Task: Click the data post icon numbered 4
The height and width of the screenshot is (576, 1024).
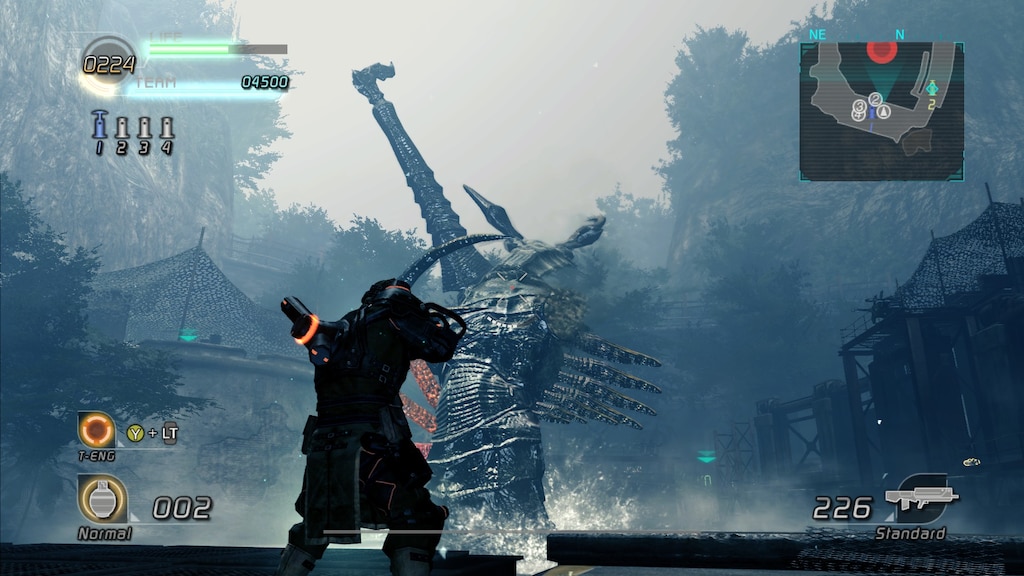Action: pos(166,129)
